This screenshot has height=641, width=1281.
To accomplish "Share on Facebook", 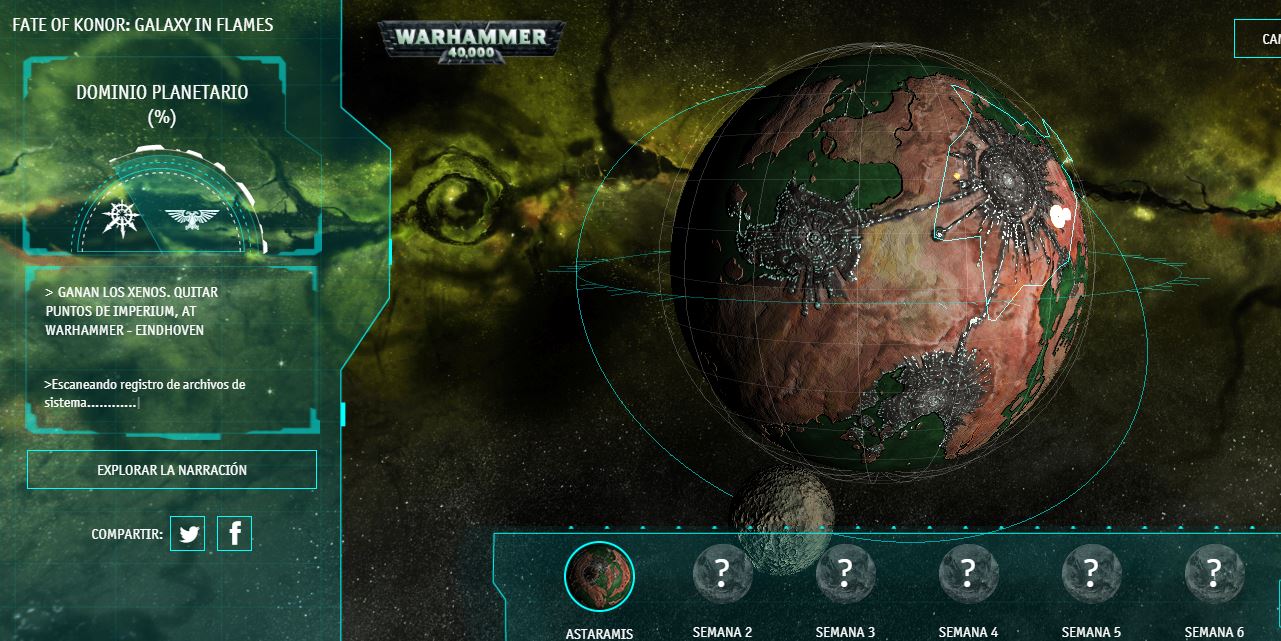I will (x=234, y=534).
